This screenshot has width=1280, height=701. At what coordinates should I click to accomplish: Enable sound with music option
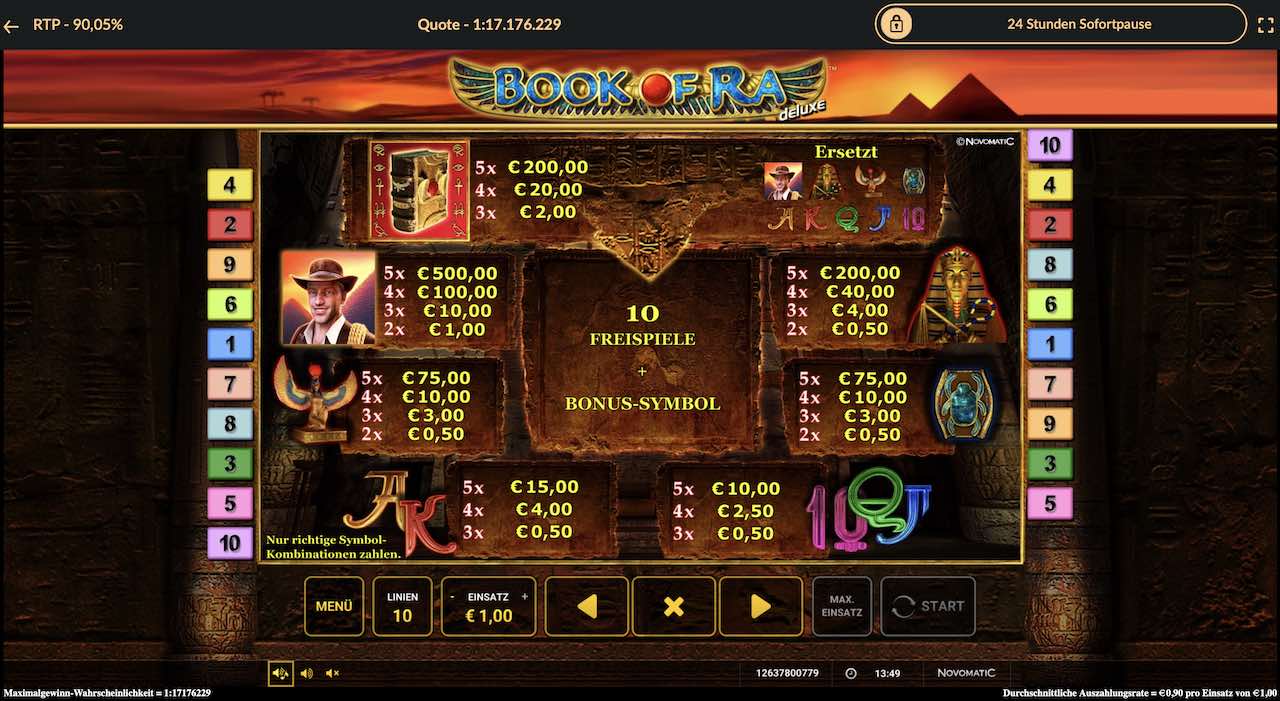pyautogui.click(x=280, y=673)
